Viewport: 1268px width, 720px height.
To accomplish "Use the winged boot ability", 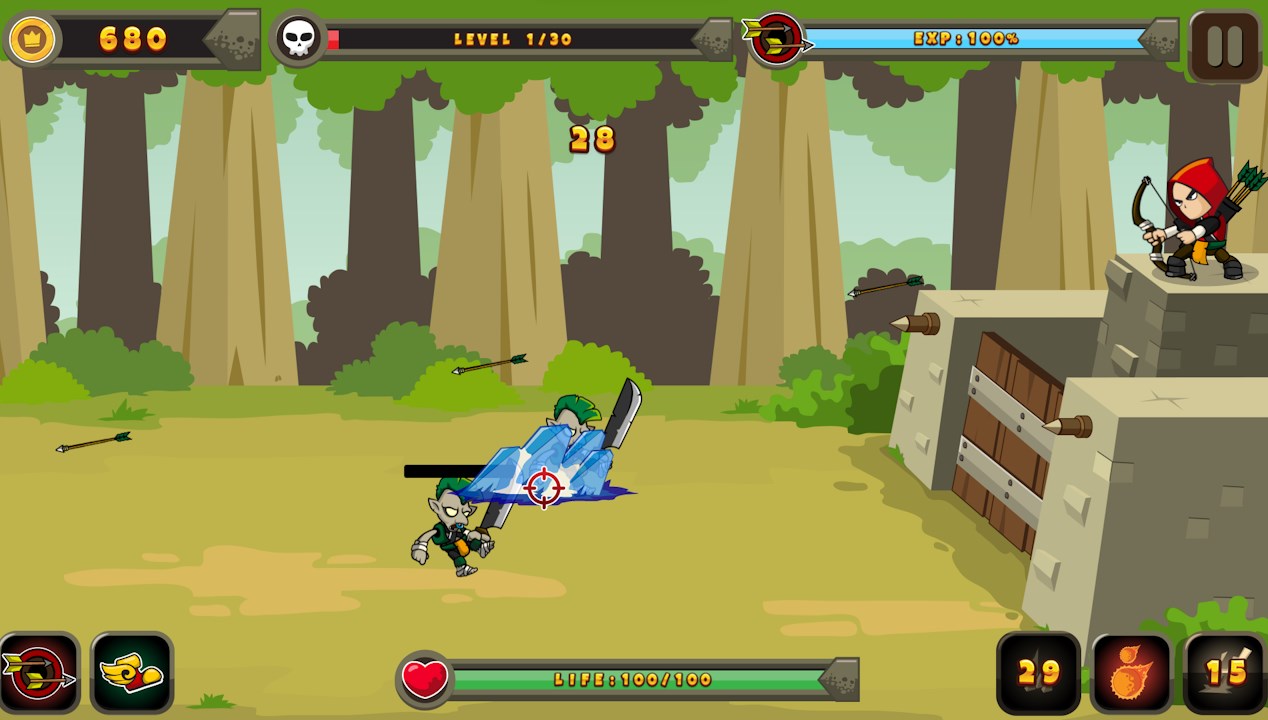I will coord(132,673).
